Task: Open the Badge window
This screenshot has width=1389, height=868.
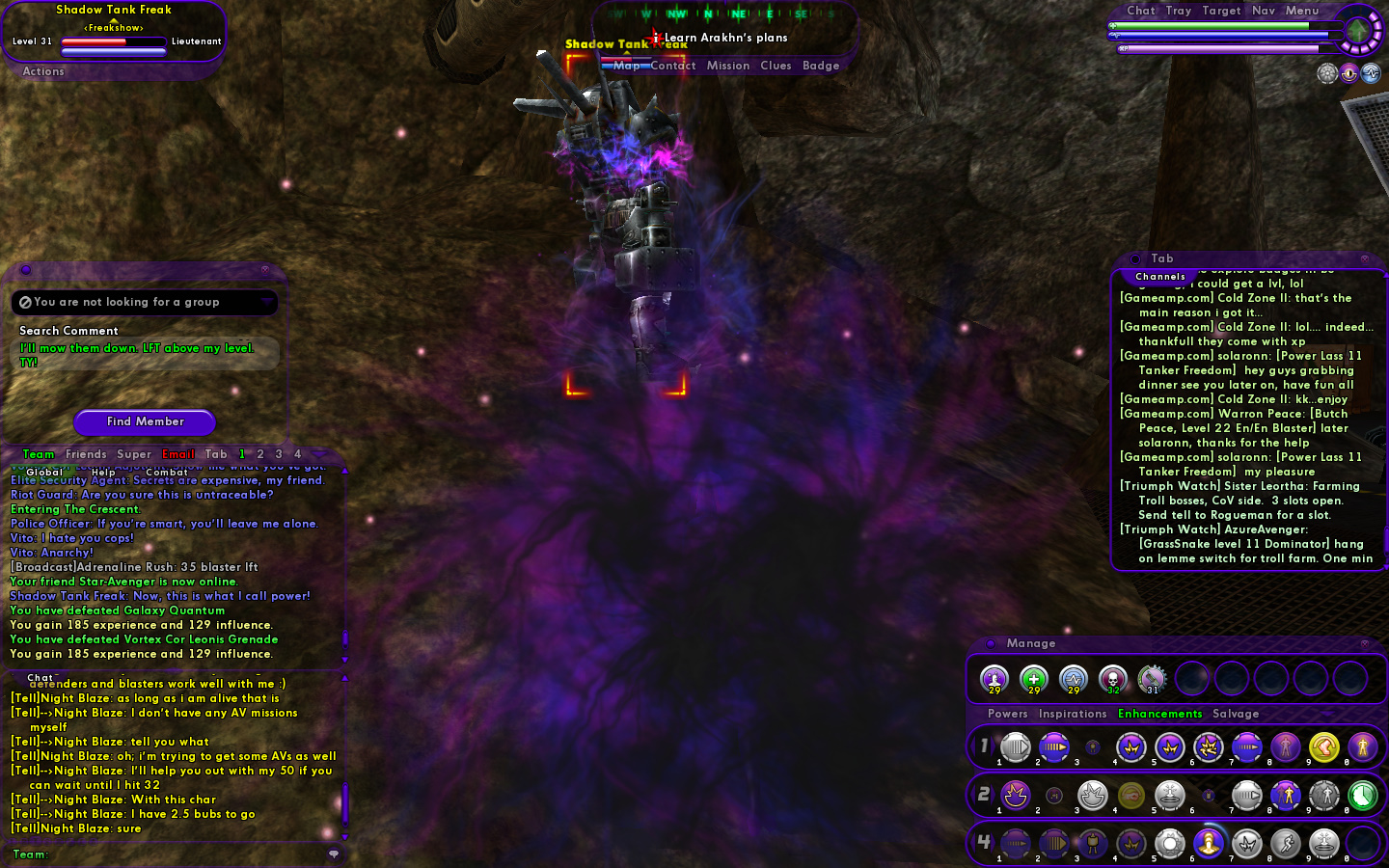Action: coord(821,66)
